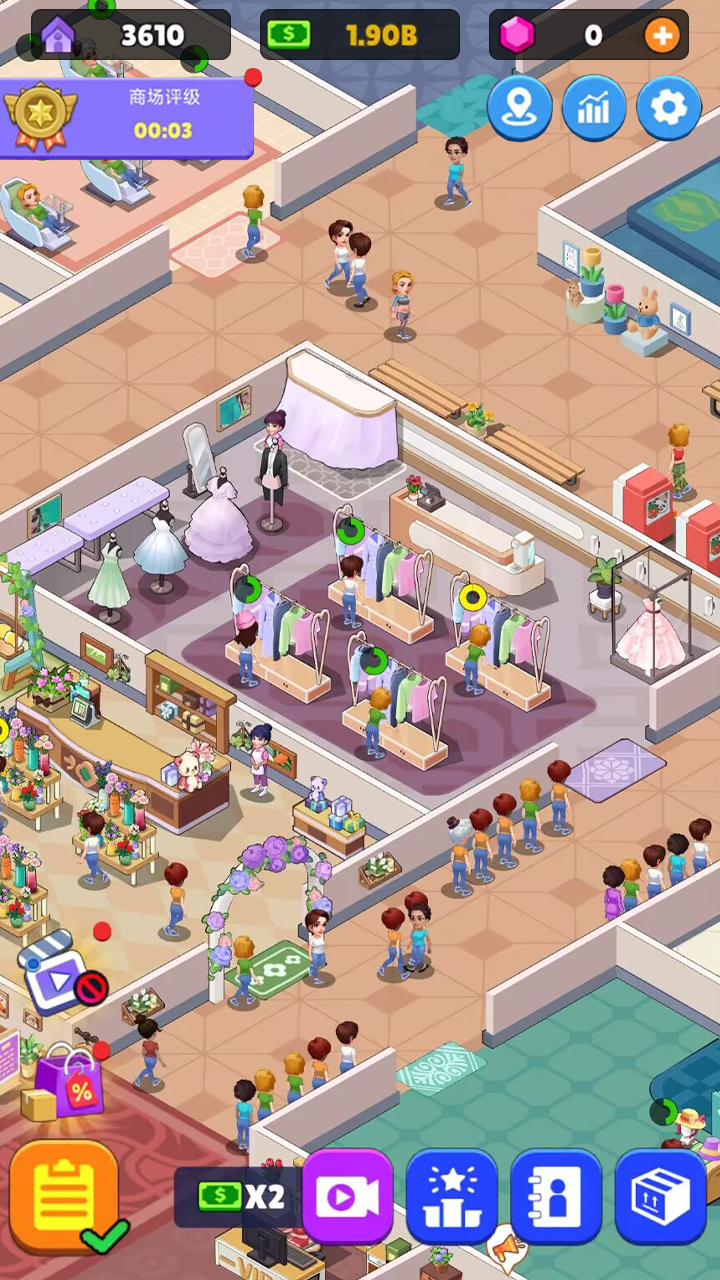Add gems with the orange plus button
The image size is (720, 1280).
661,36
